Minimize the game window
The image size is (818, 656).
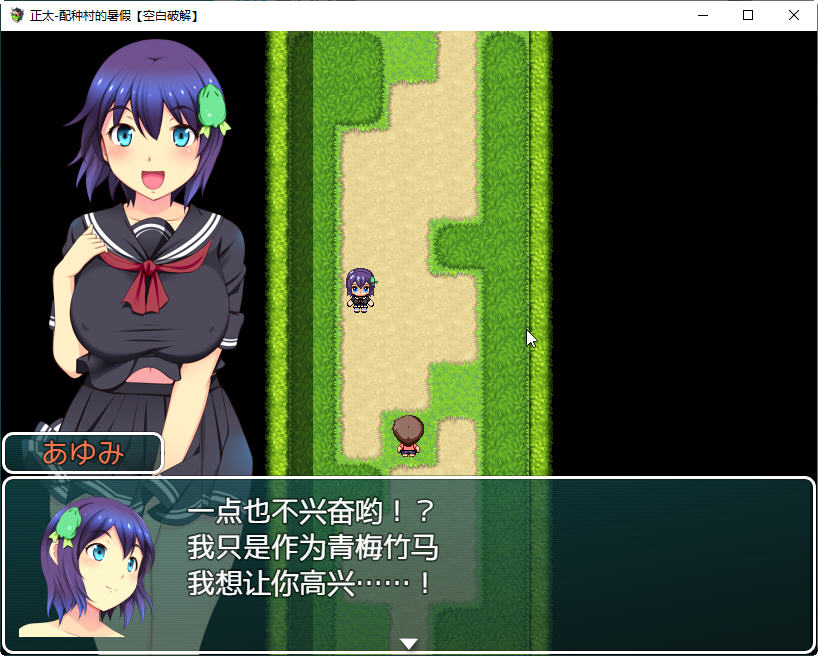[702, 15]
